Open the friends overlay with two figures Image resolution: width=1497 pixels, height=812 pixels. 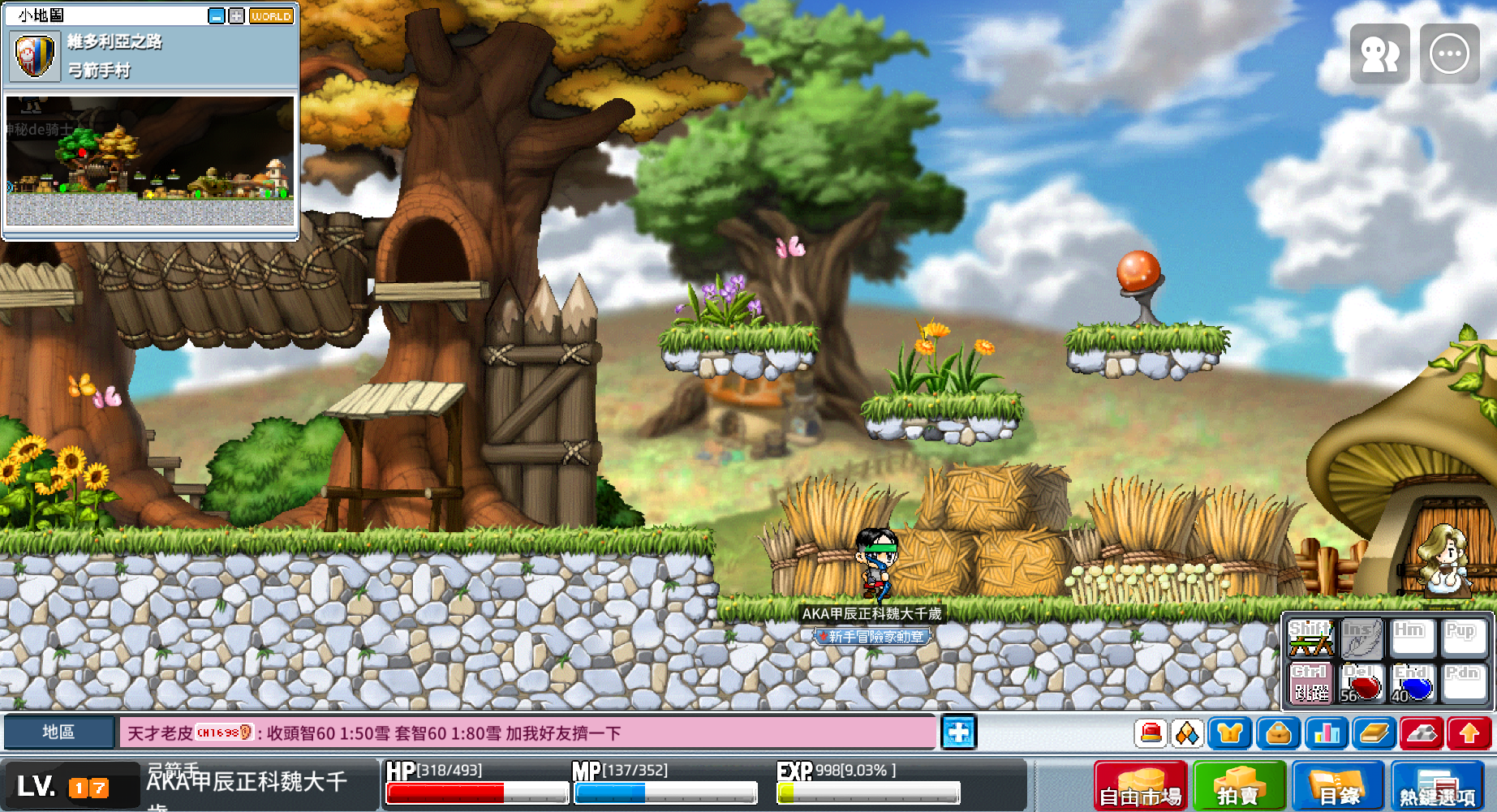pyautogui.click(x=1379, y=54)
